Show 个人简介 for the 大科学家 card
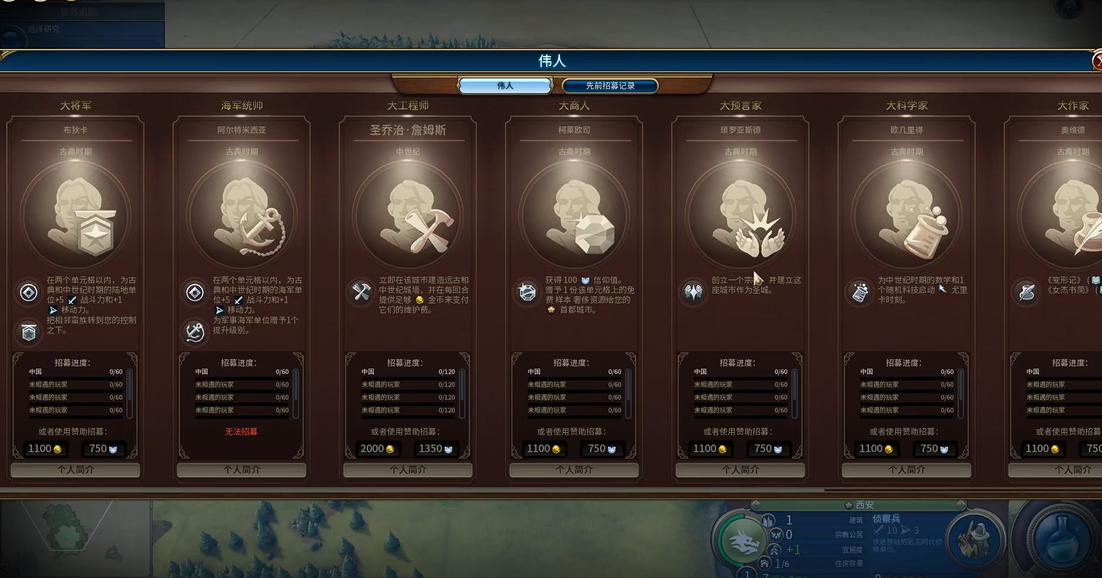The image size is (1102, 578). coord(906,469)
